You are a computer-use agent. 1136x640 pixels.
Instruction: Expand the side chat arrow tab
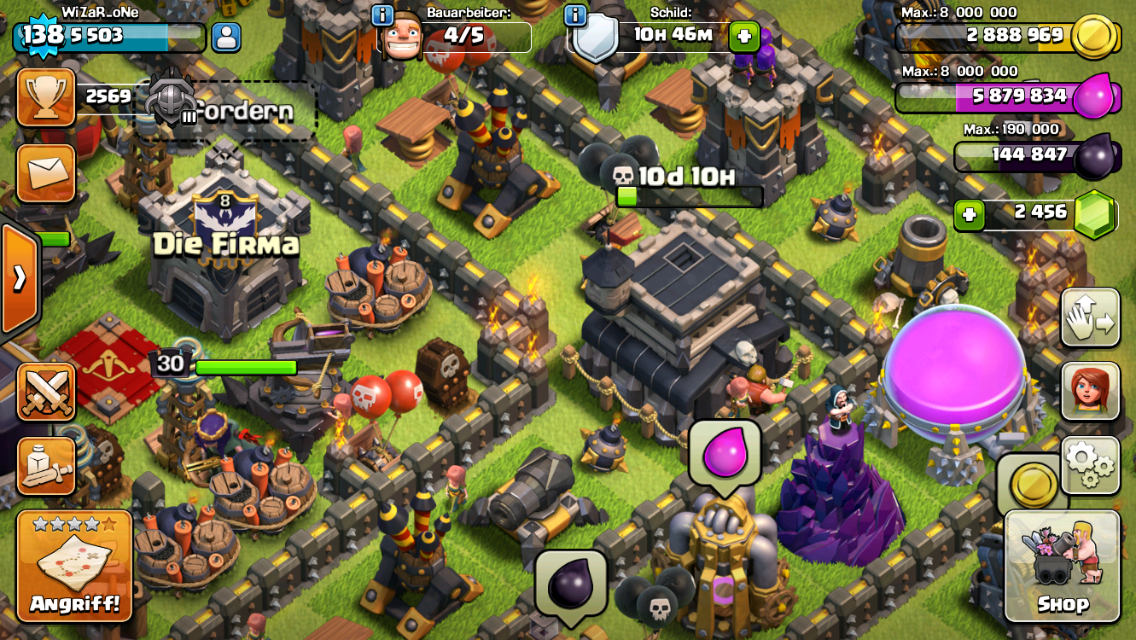tap(19, 278)
